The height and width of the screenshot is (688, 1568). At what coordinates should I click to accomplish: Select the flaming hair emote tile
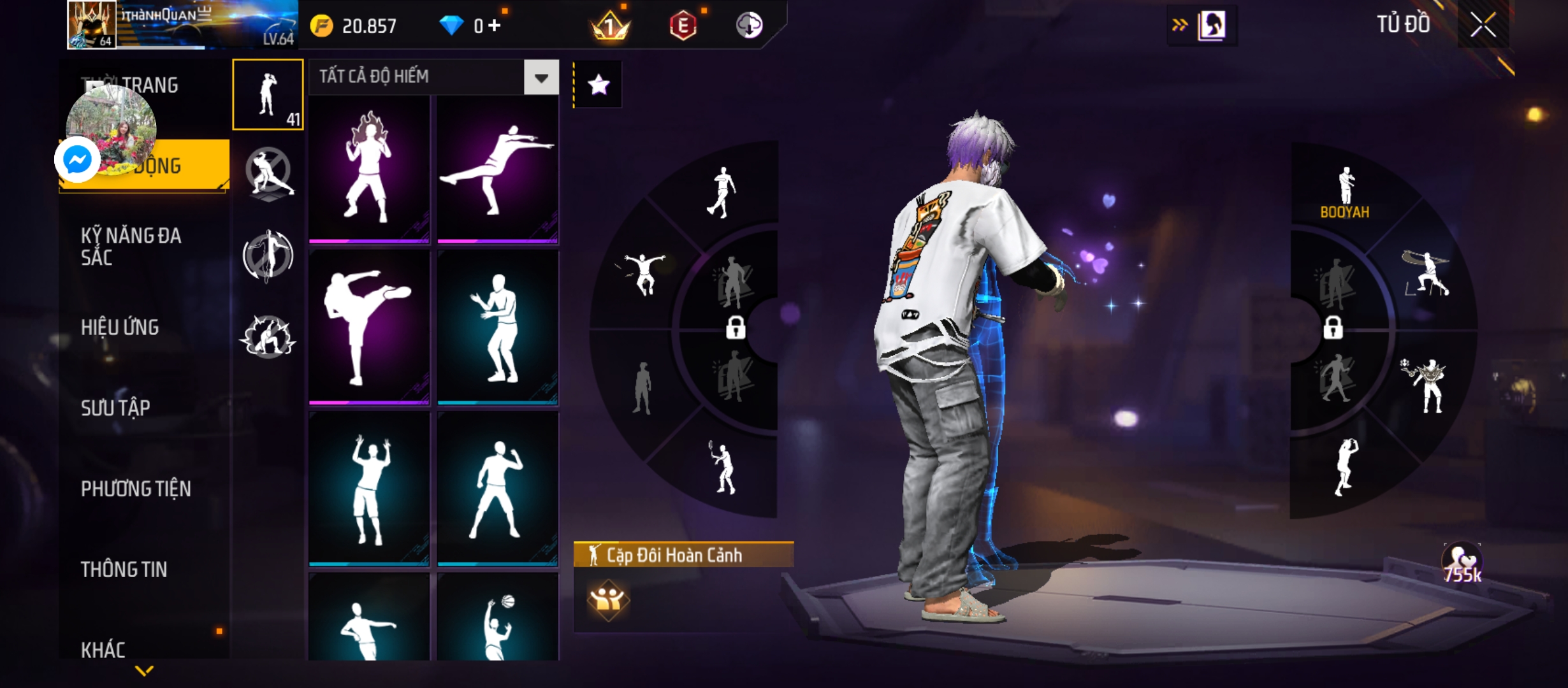[x=369, y=169]
